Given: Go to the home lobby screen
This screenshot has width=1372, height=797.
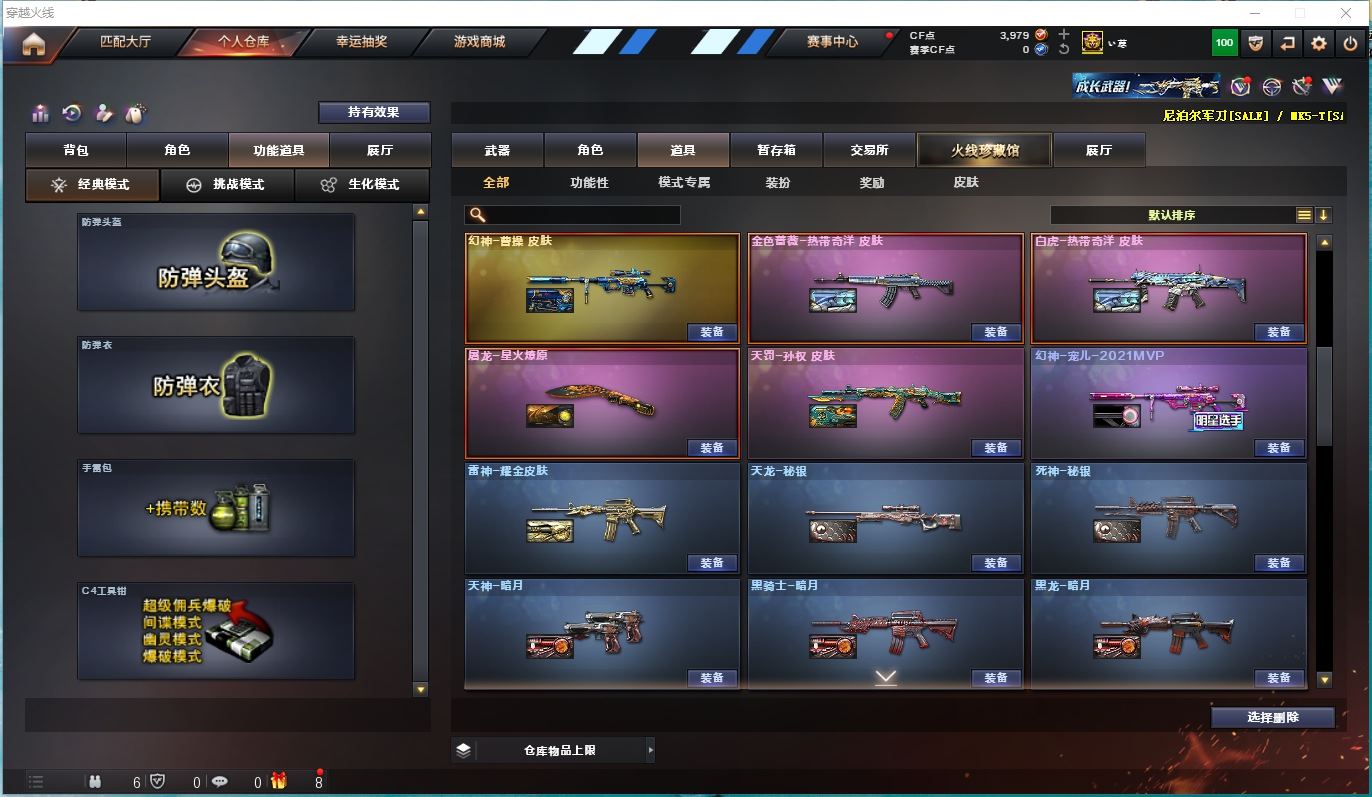Looking at the screenshot, I should click(x=33, y=44).
